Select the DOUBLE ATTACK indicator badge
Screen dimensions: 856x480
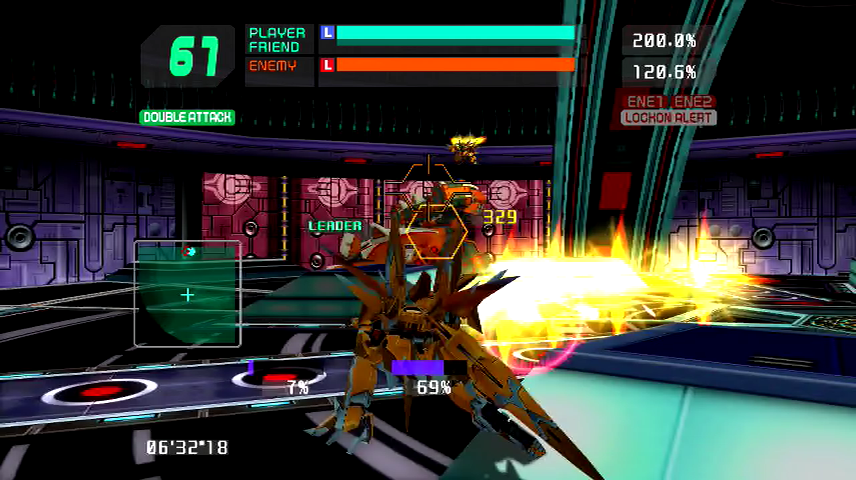click(x=187, y=117)
